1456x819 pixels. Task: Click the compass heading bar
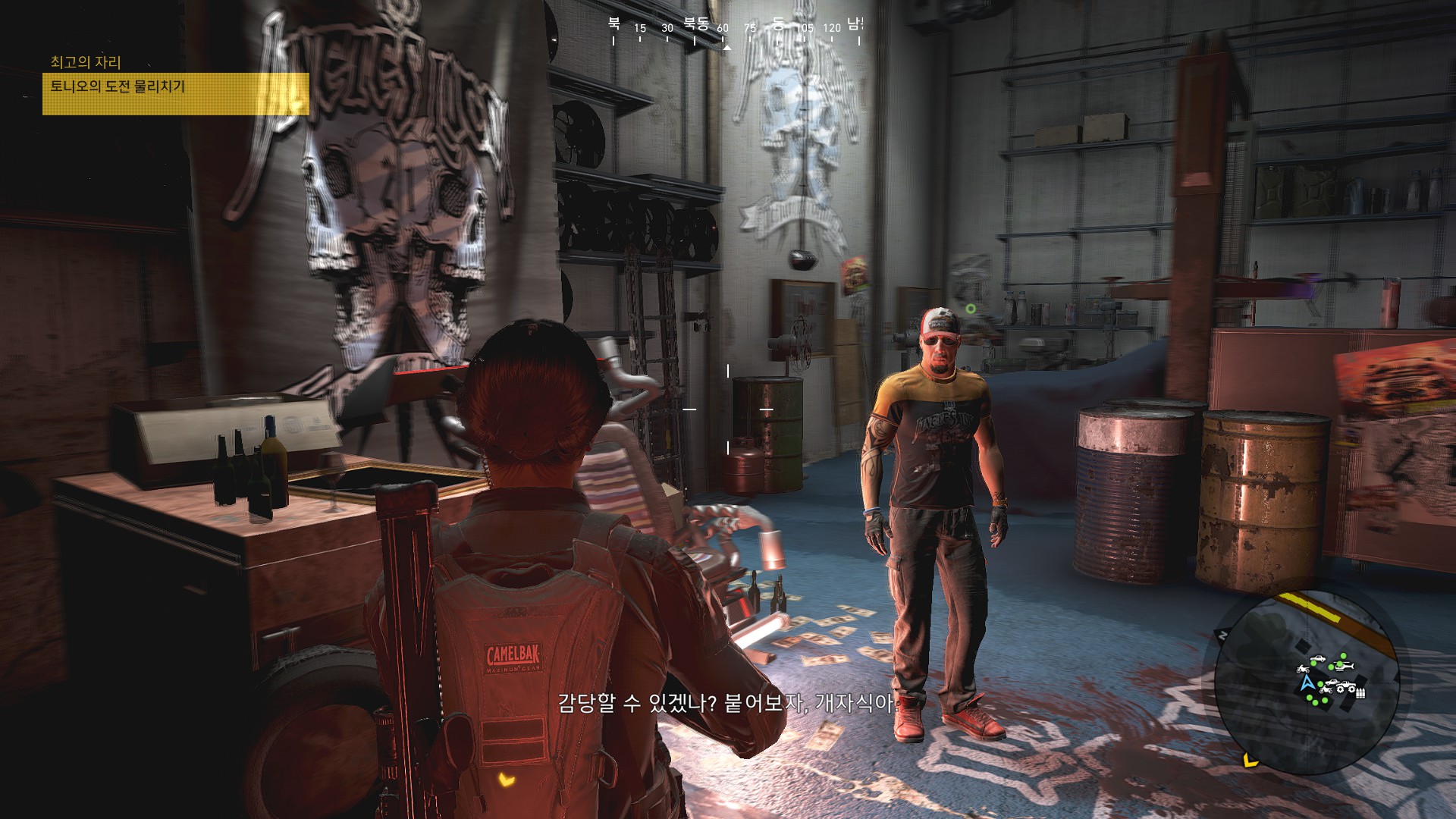[735, 29]
